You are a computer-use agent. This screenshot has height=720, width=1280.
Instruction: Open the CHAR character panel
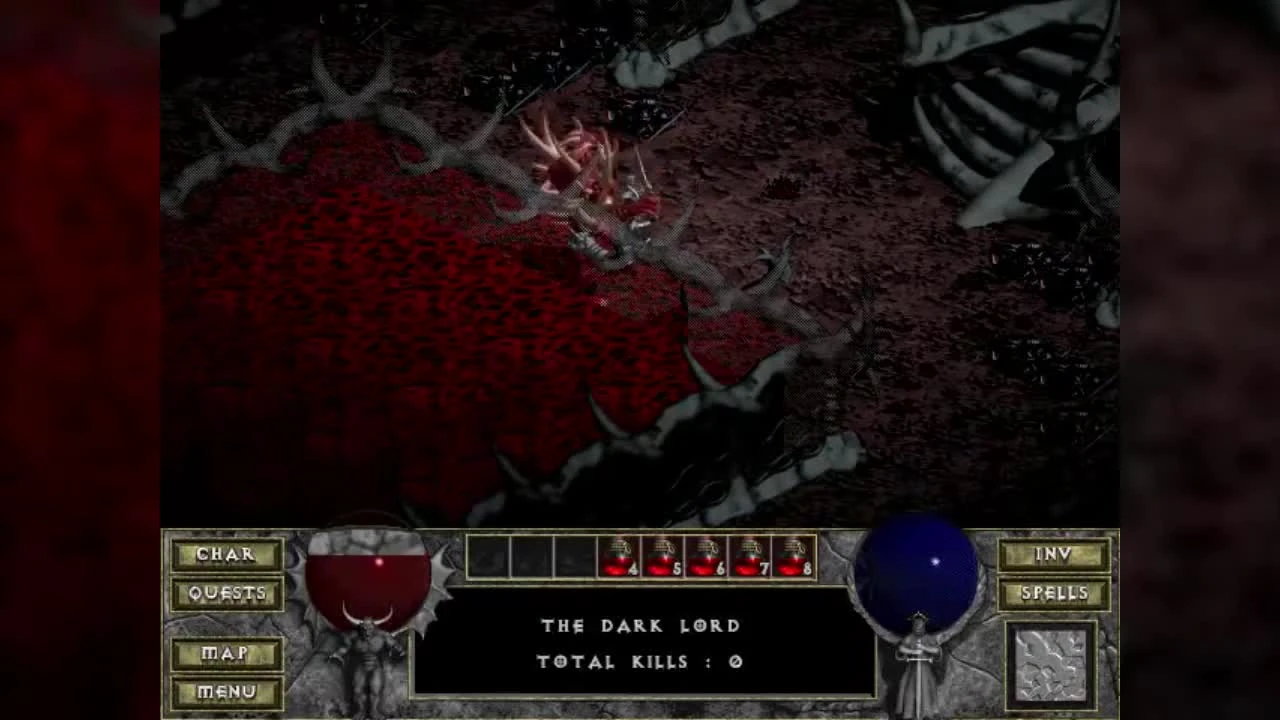[226, 554]
